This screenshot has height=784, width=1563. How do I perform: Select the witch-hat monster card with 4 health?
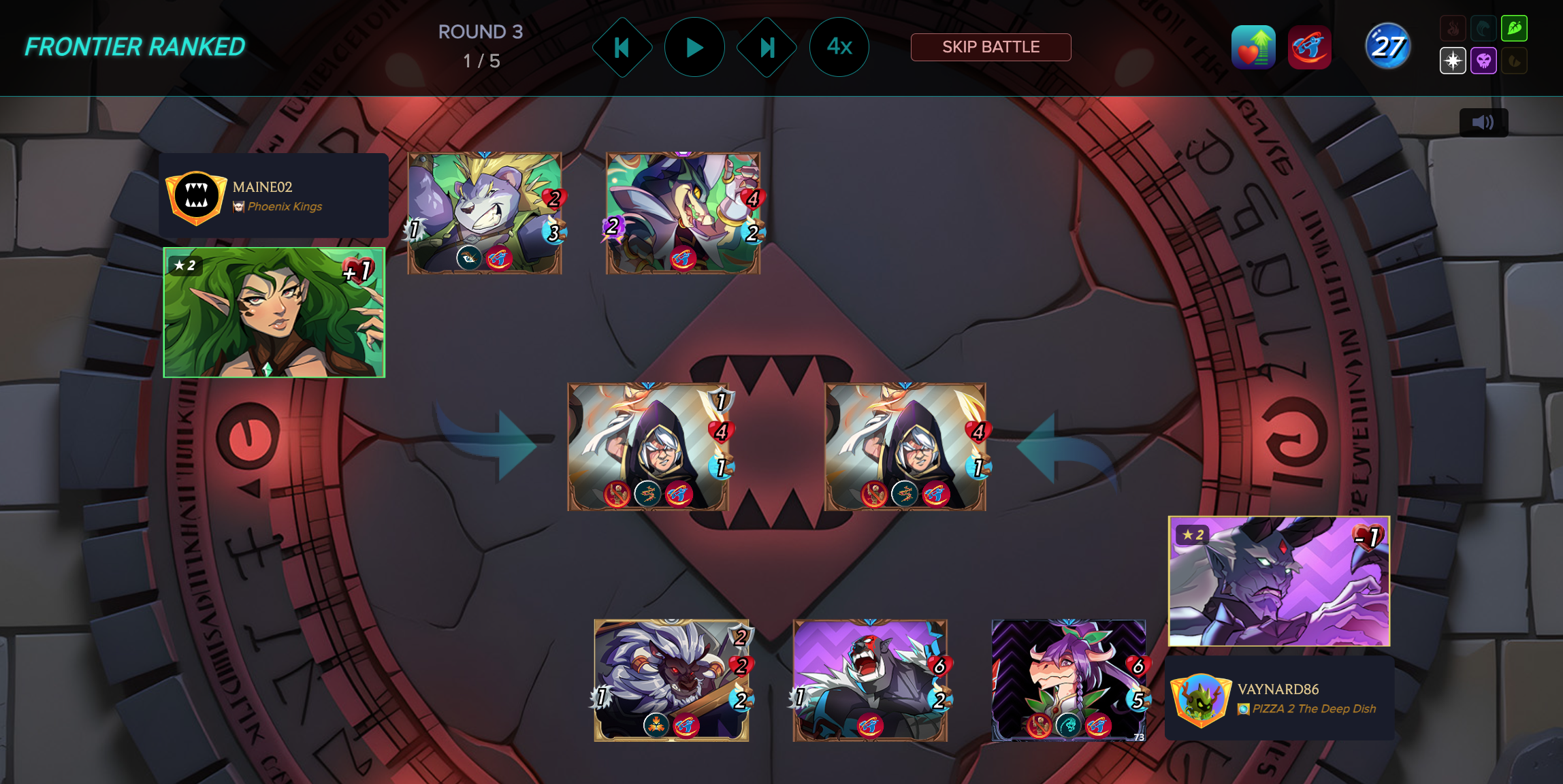tap(683, 213)
